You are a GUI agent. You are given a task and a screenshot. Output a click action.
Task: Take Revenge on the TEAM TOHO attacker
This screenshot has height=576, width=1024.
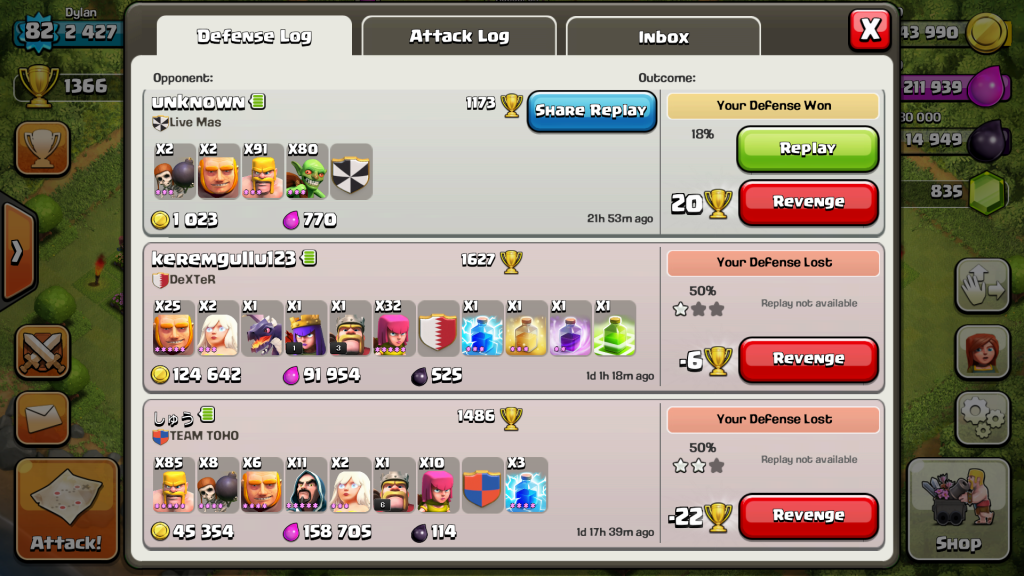[x=808, y=516]
